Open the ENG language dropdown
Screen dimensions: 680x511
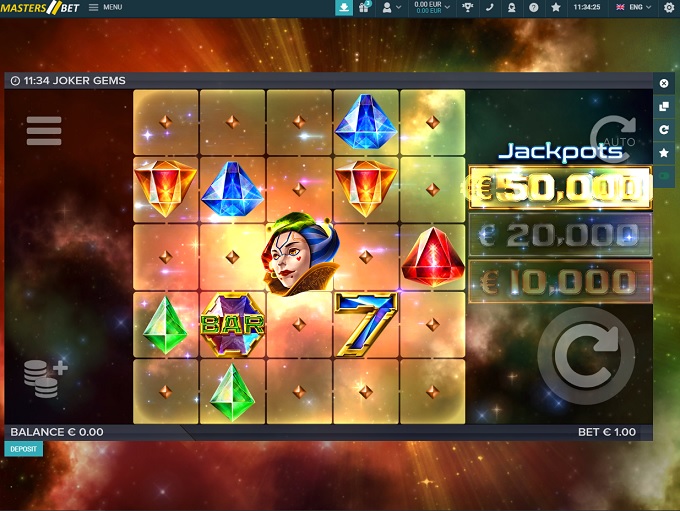[635, 7]
